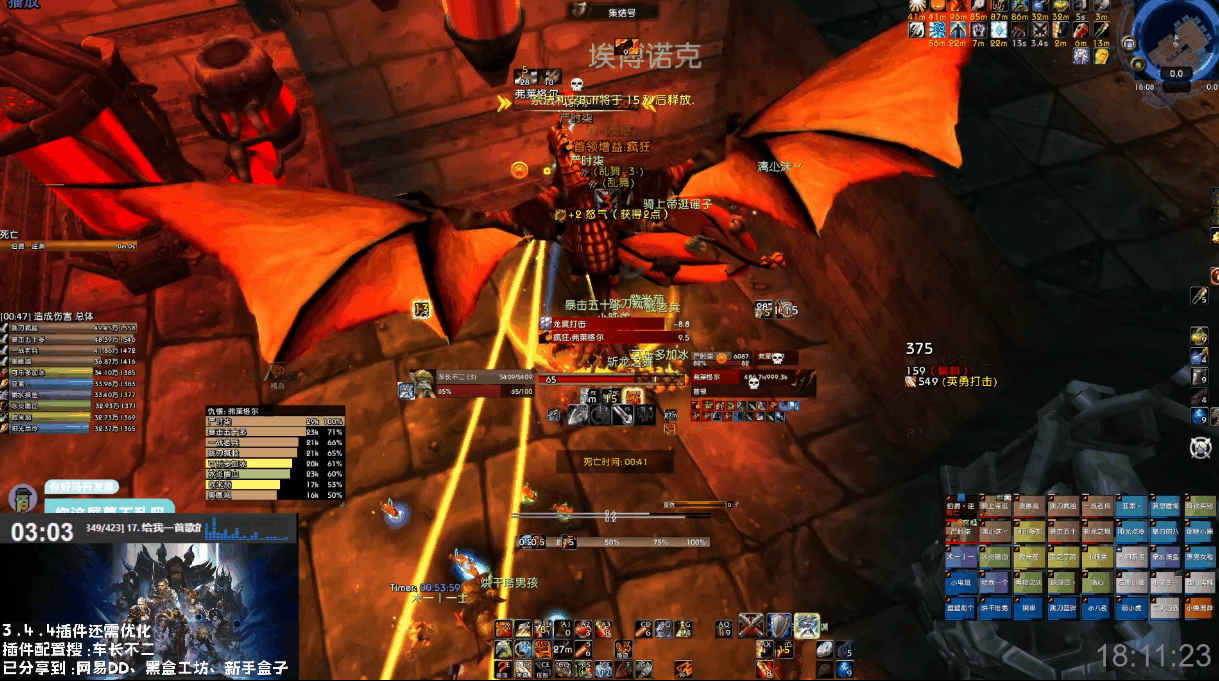This screenshot has height=681, width=1219.
Task: Select the orange raid frame 小鹿黑妹
Action: (x=1200, y=606)
